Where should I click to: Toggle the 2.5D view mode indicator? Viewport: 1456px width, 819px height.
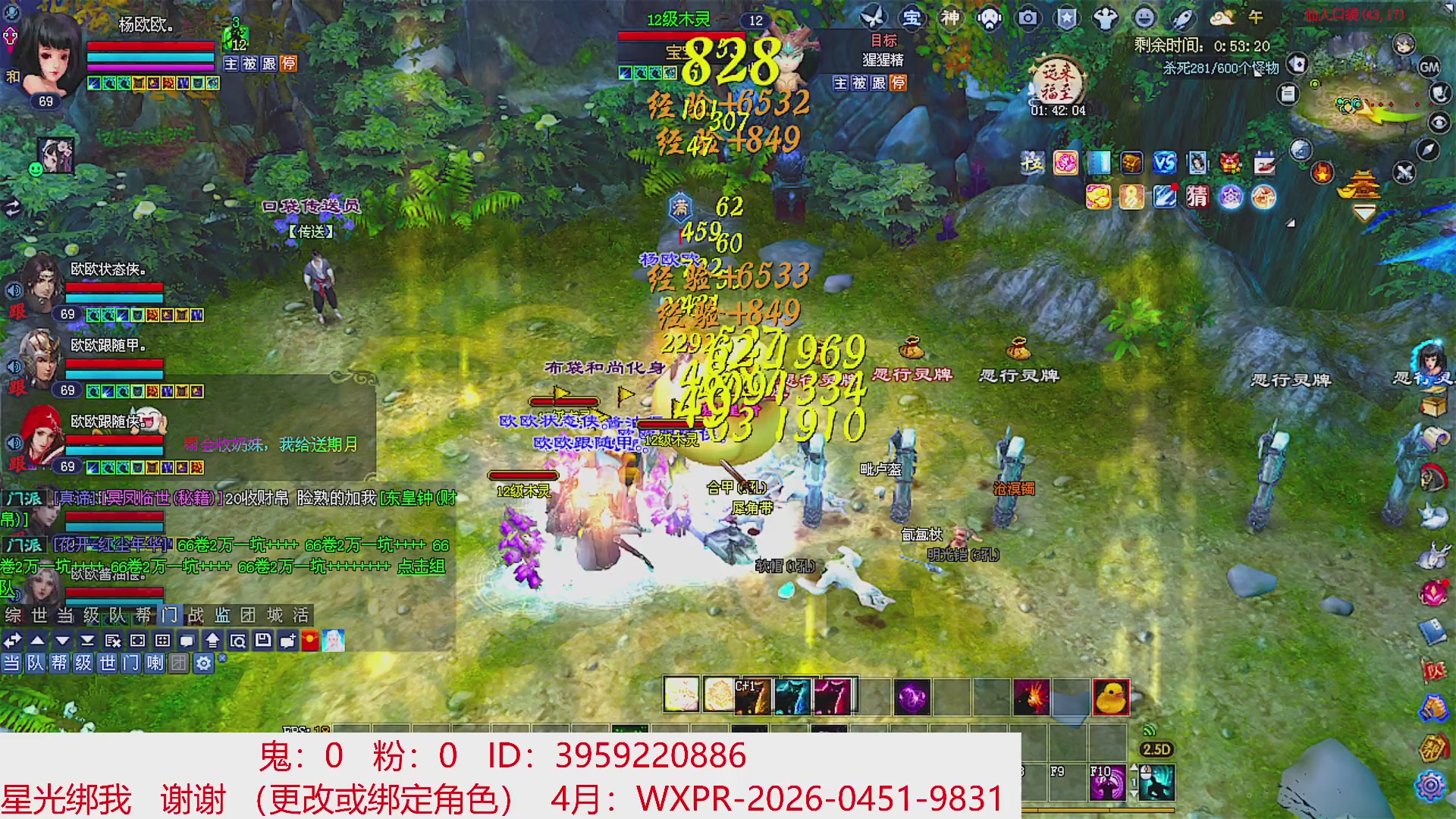(1157, 750)
